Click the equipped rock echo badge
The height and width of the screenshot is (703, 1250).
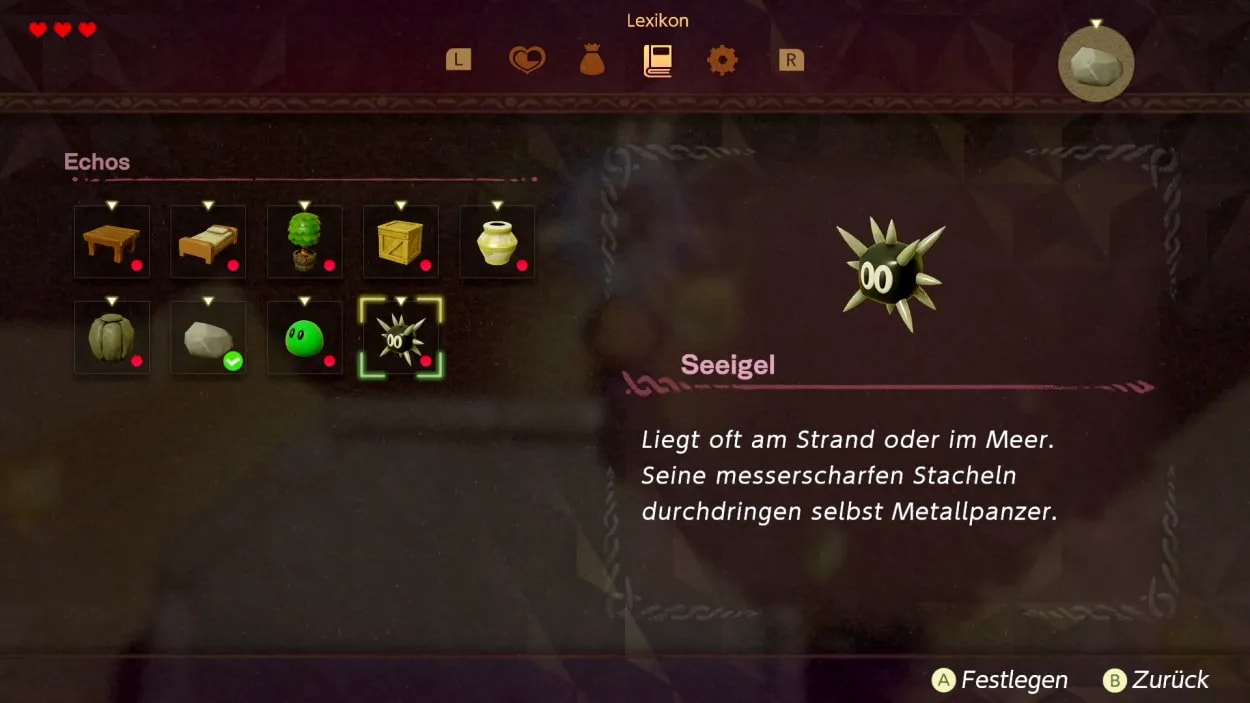tap(1096, 65)
